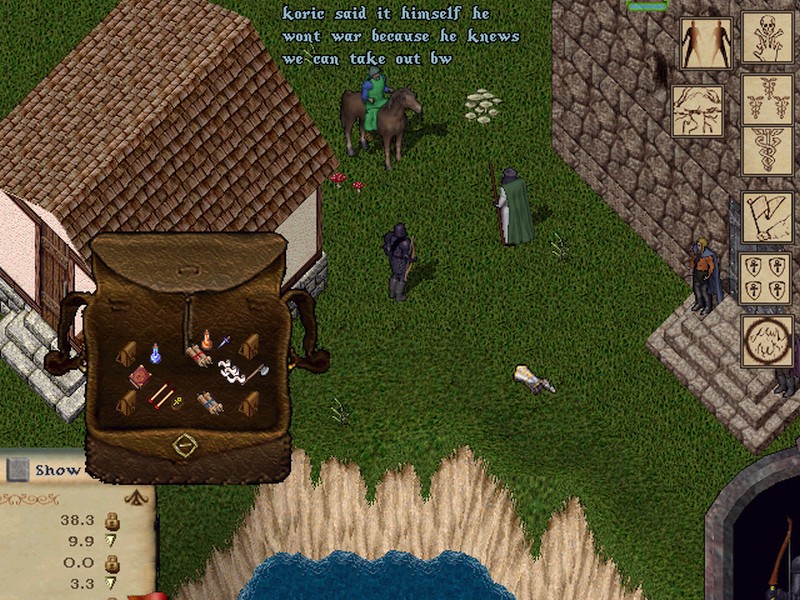Cast the single caduceus spell icon

(767, 150)
